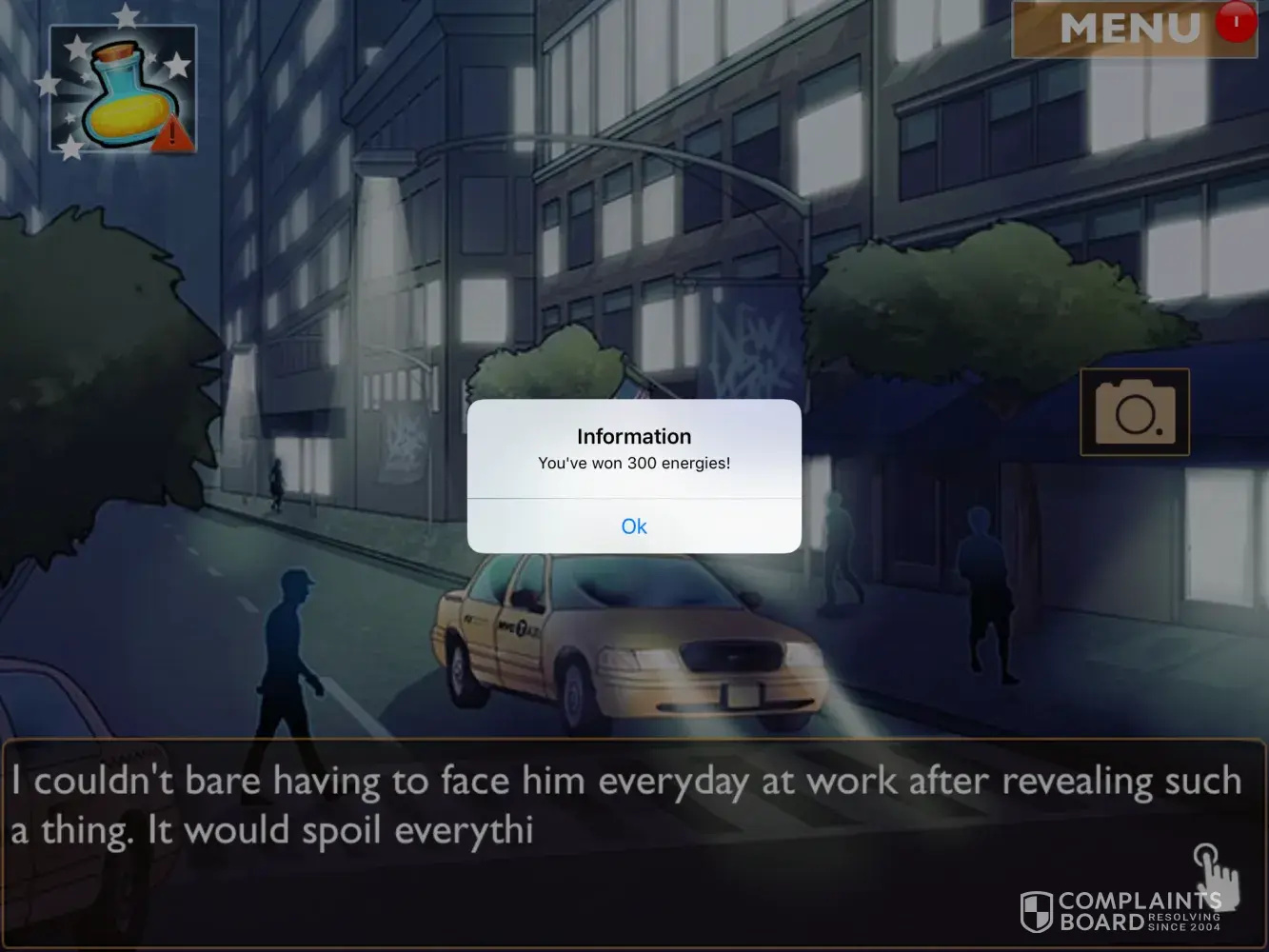1269x952 pixels.
Task: Advance the dialogue with the pointing hand icon
Action: 1216,870
